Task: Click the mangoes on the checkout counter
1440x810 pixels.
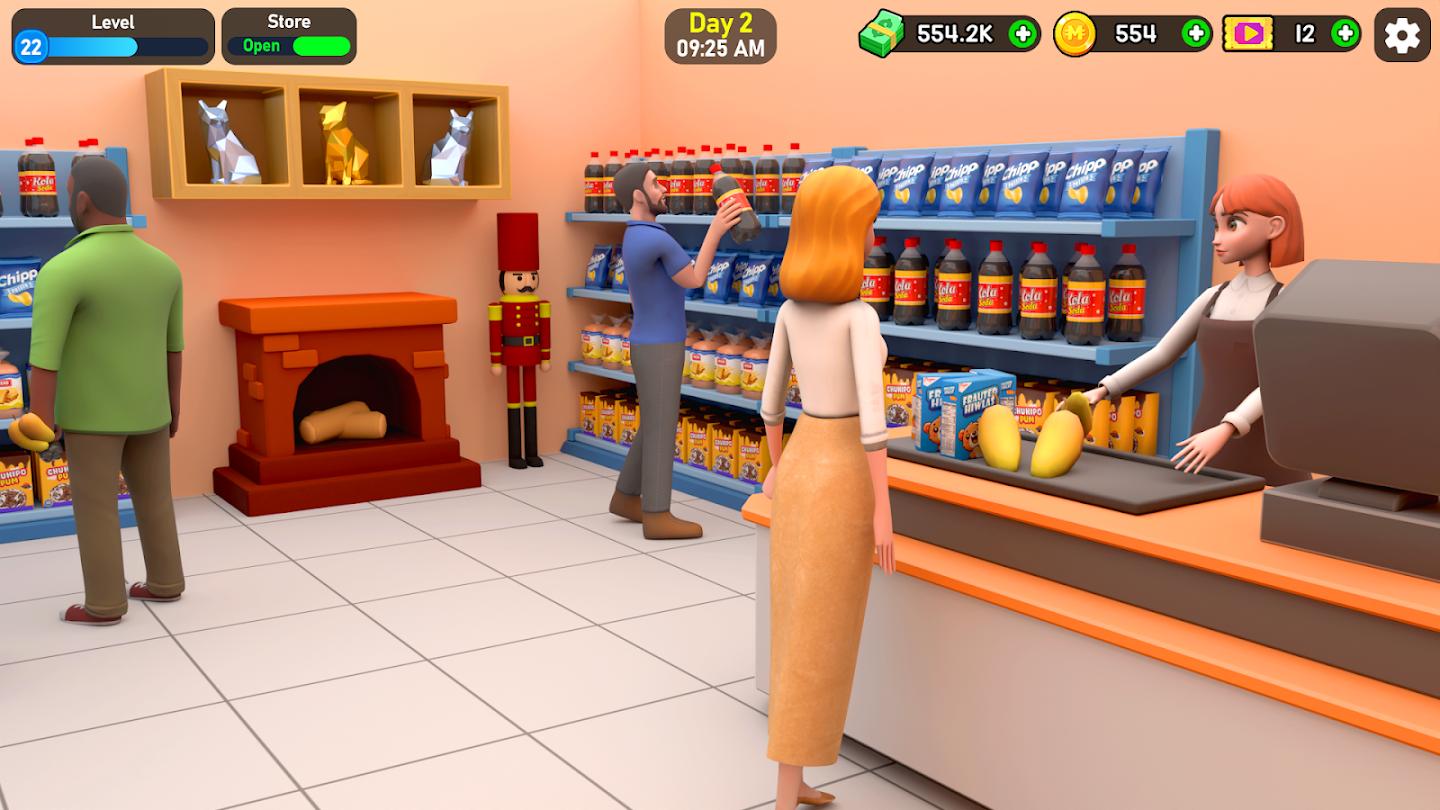Action: coord(1030,440)
